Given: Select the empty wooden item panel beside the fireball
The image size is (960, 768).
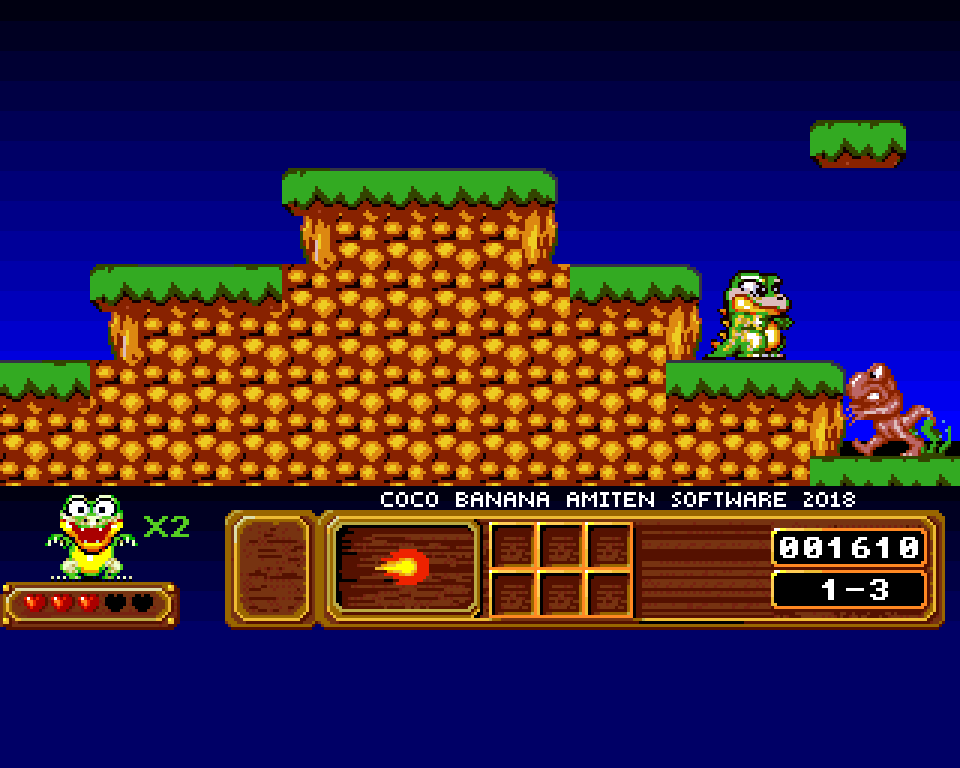Looking at the screenshot, I should [272, 568].
